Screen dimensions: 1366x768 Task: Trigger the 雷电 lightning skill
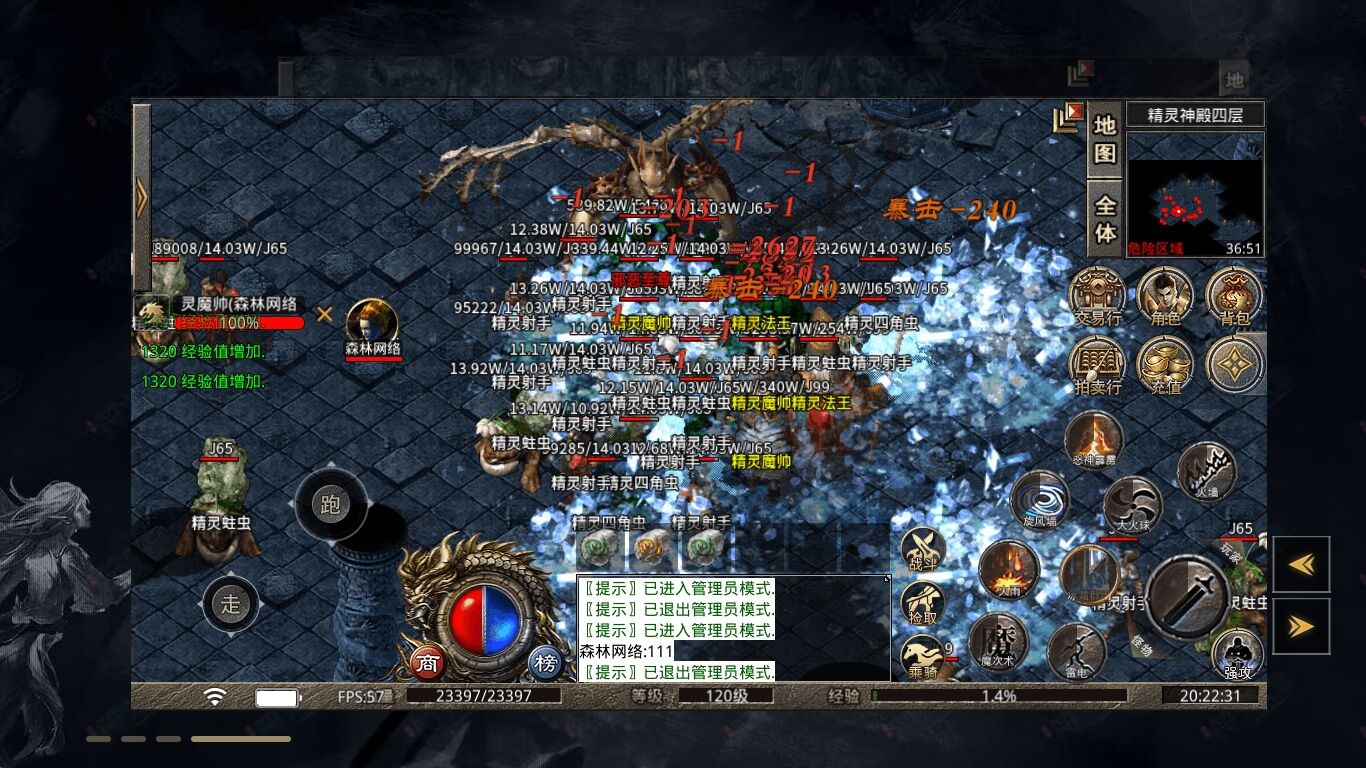point(1076,652)
